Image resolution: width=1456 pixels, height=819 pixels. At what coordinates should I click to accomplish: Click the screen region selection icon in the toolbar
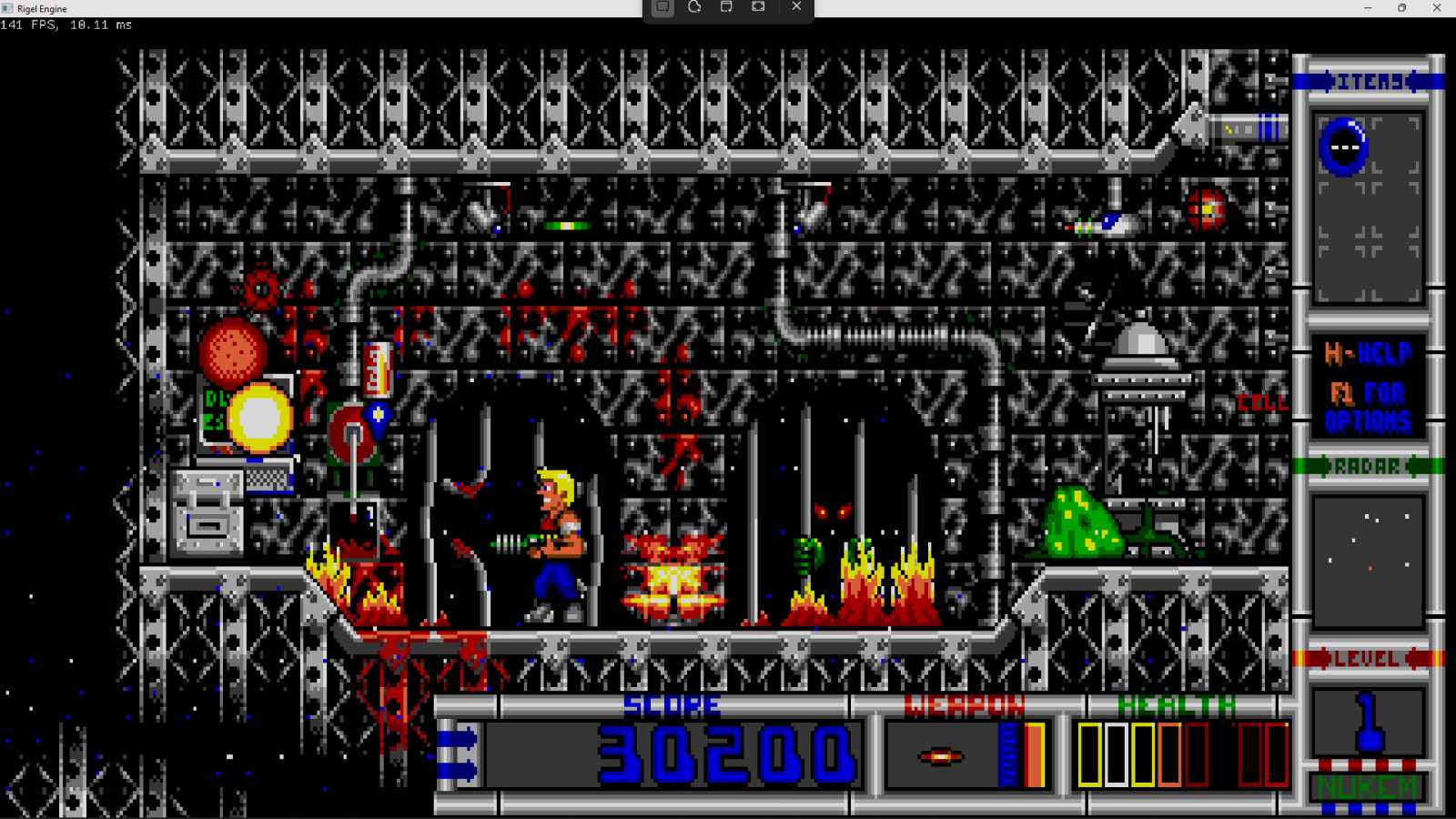(x=662, y=7)
